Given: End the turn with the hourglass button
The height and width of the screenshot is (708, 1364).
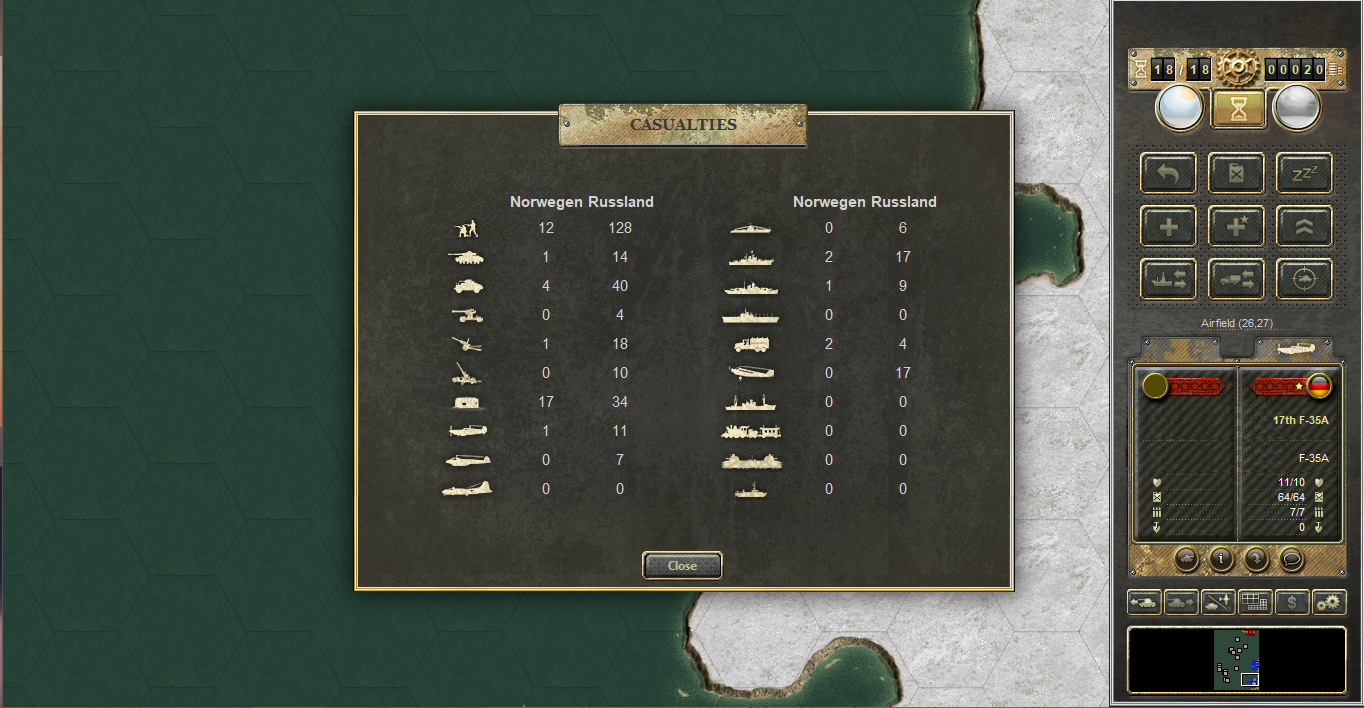Looking at the screenshot, I should (x=1238, y=109).
